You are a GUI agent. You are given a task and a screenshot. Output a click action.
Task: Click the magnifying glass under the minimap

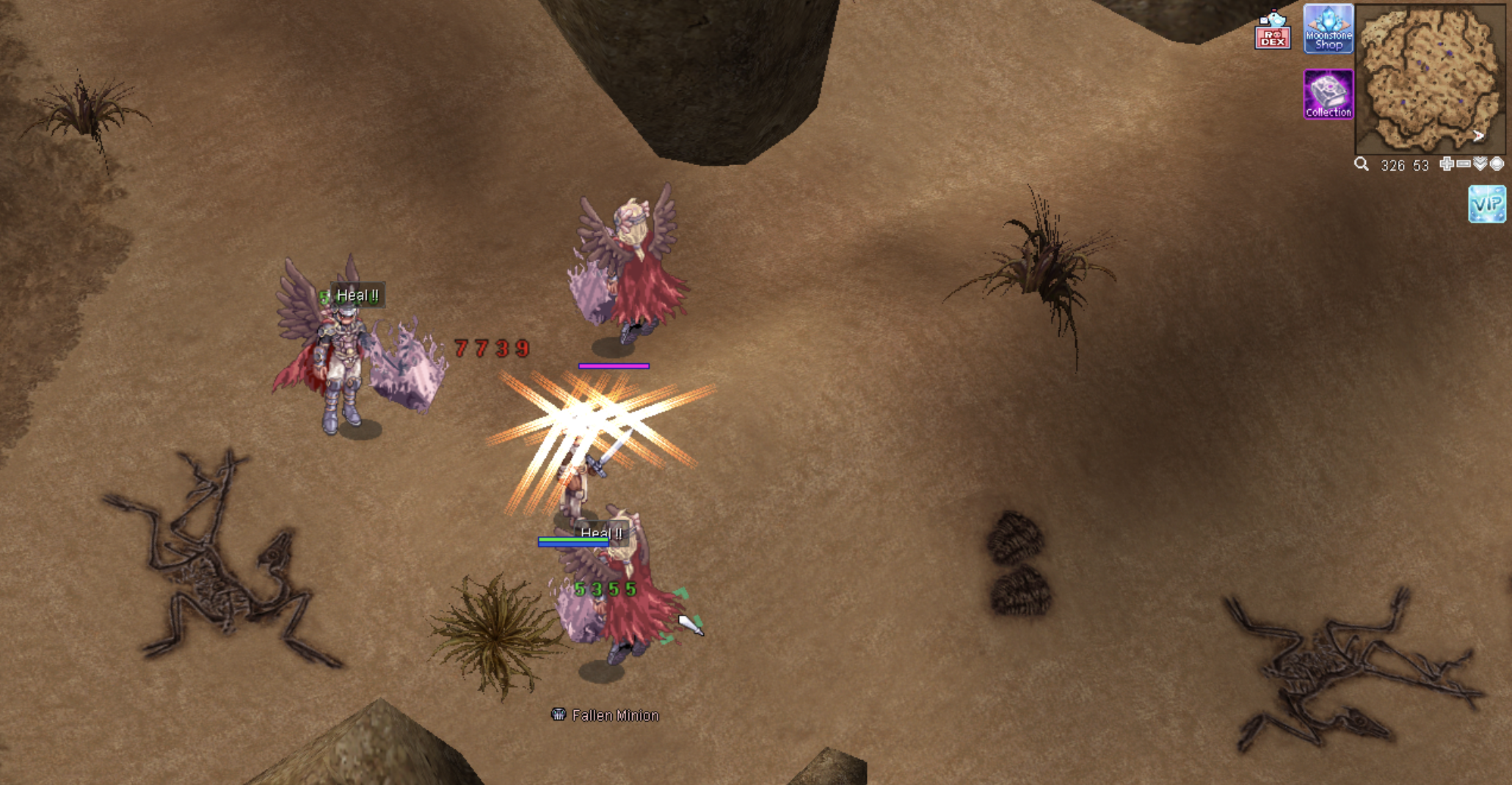1362,164
